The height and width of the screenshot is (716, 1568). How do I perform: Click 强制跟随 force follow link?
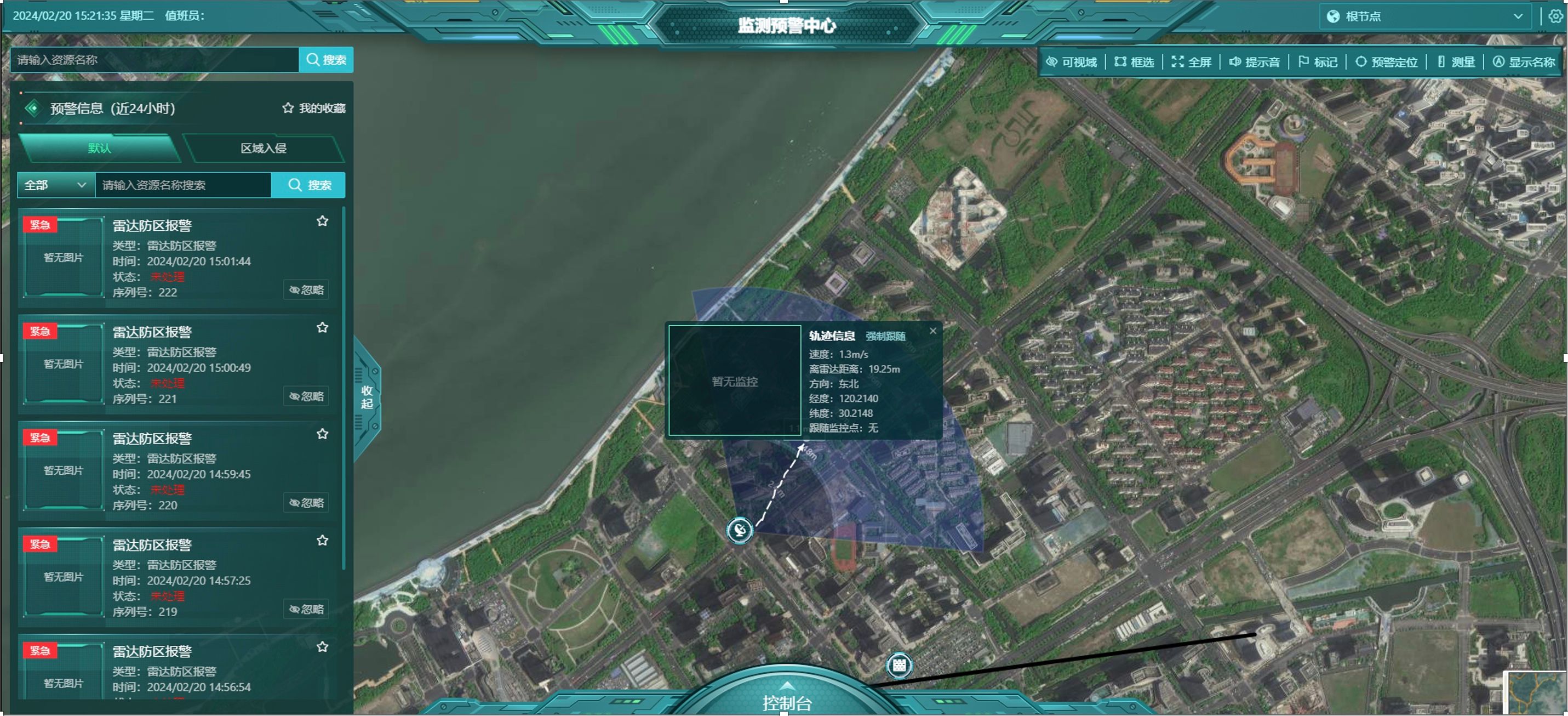point(886,337)
